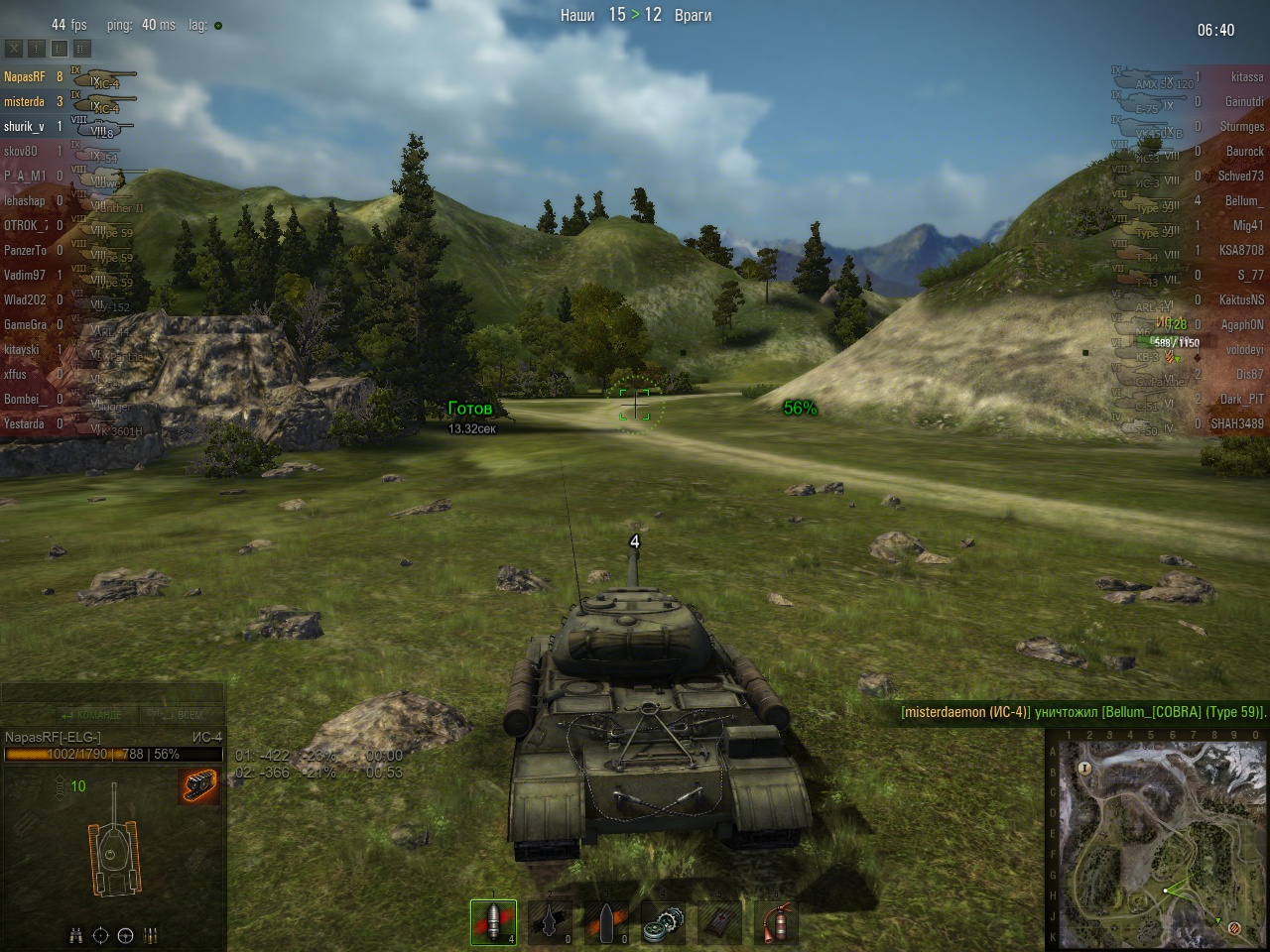The image size is (1270, 952).
Task: Click the steering wheel driver icon
Action: pyautogui.click(x=126, y=935)
